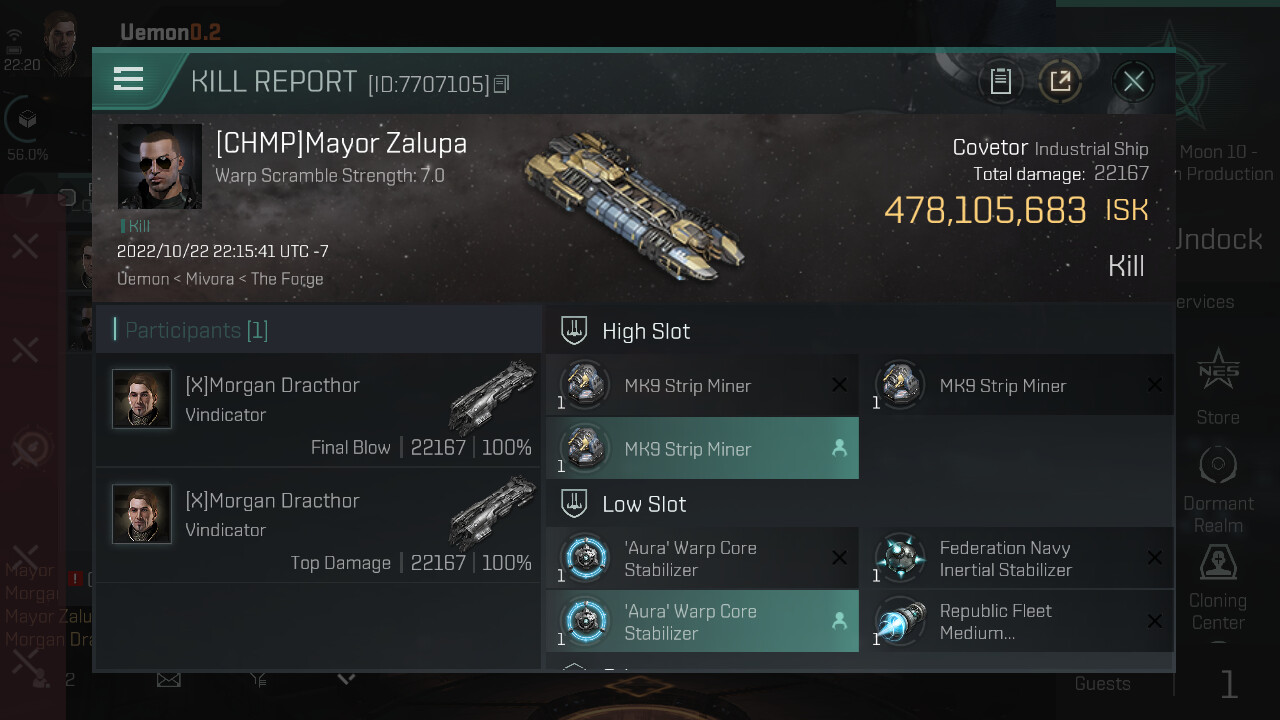Close the Kill Report window
Screen dimensions: 1280x720
tap(1133, 82)
